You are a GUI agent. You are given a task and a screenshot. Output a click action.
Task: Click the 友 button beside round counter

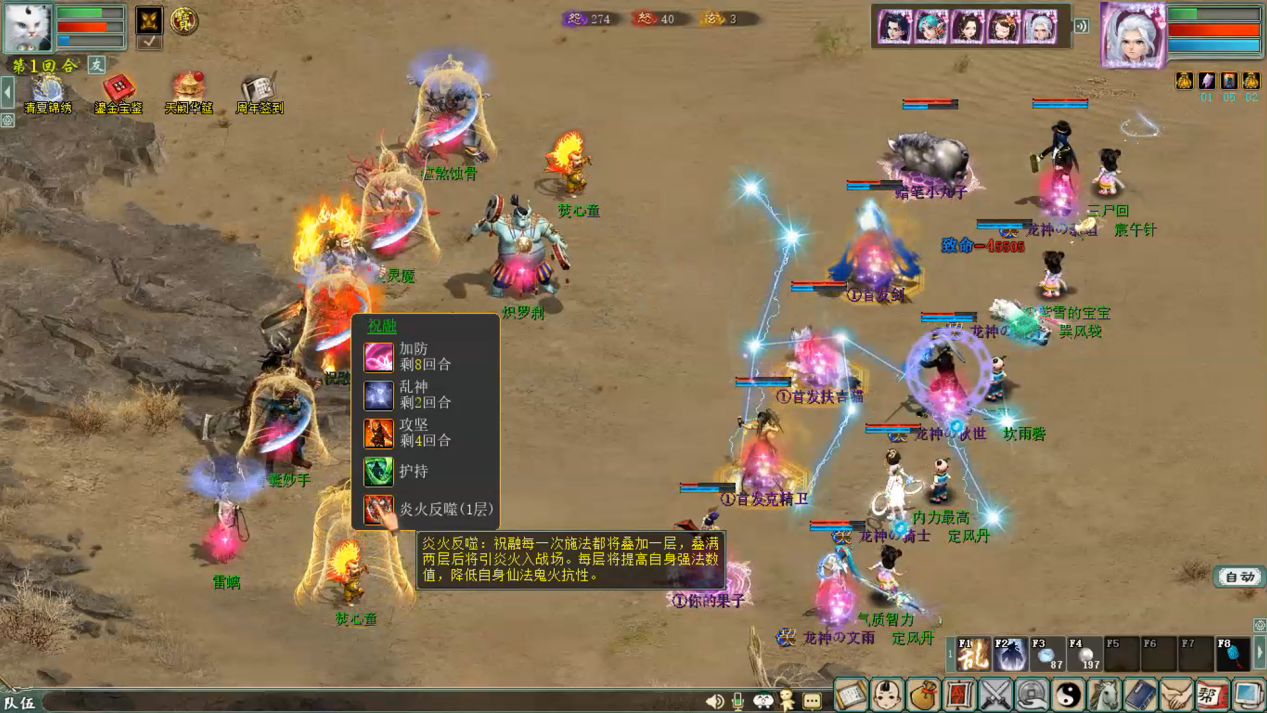[96, 65]
